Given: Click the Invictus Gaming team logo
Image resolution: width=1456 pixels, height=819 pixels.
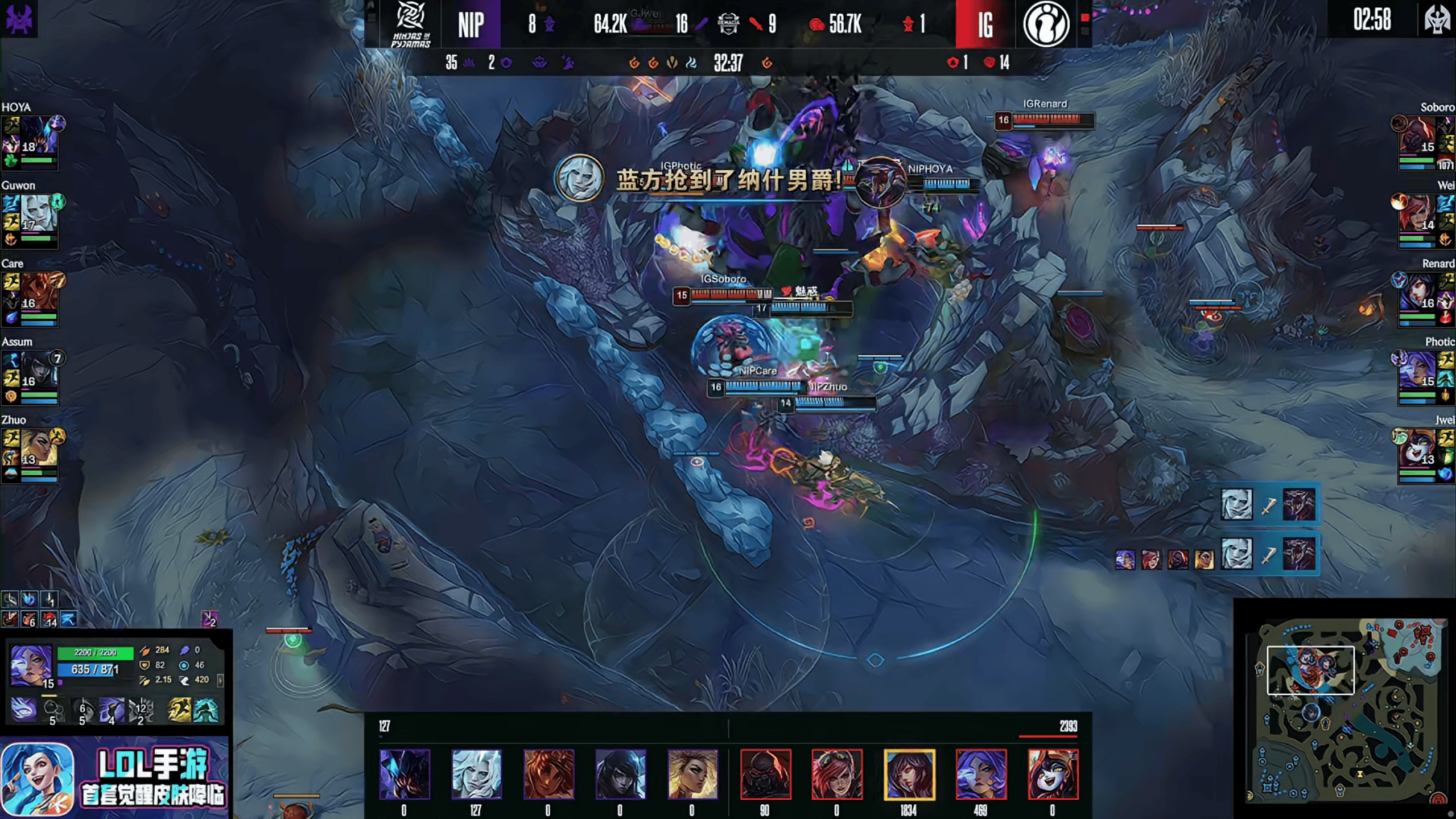Looking at the screenshot, I should 1046,24.
